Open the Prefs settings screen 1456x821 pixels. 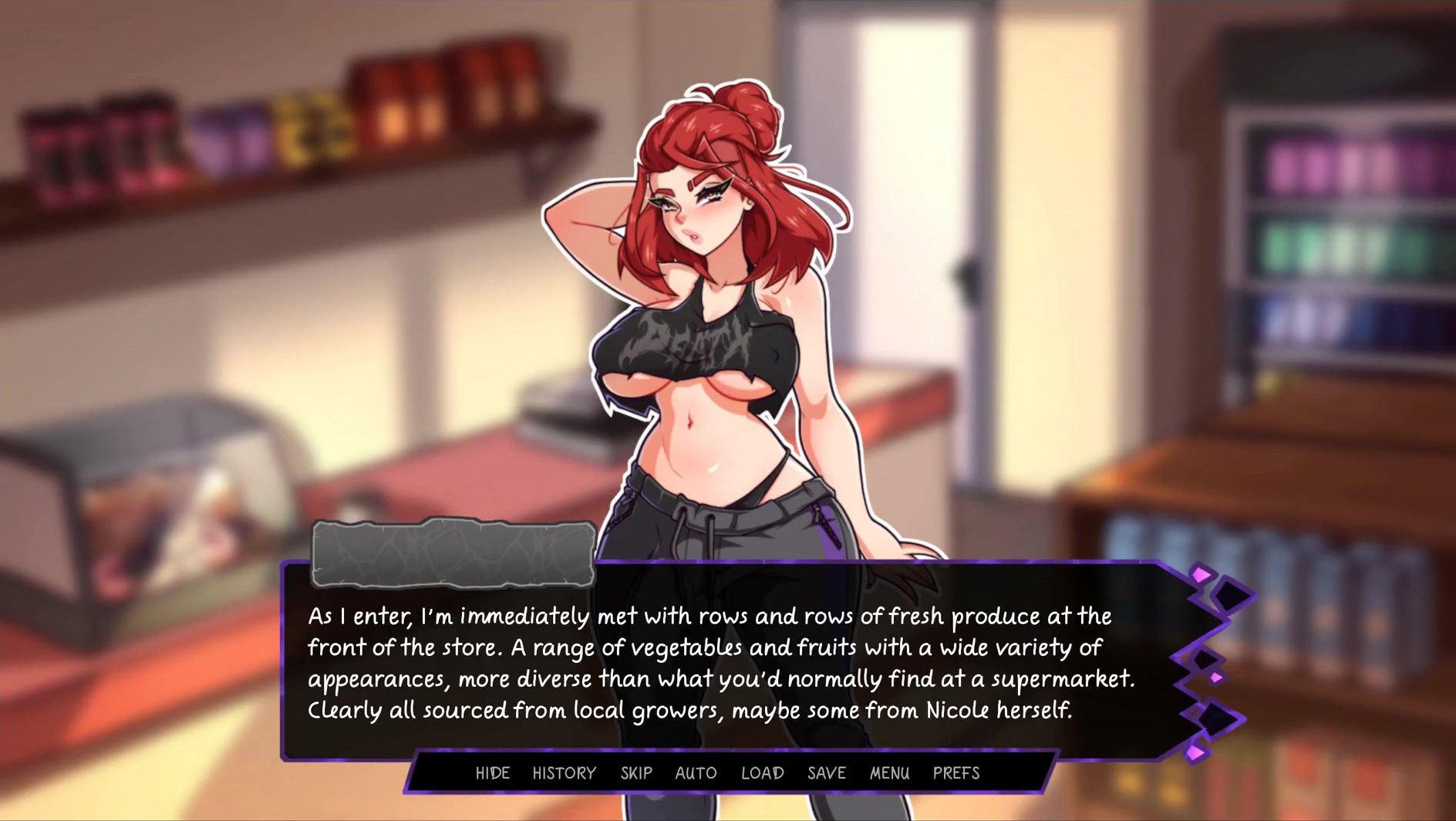click(x=956, y=772)
